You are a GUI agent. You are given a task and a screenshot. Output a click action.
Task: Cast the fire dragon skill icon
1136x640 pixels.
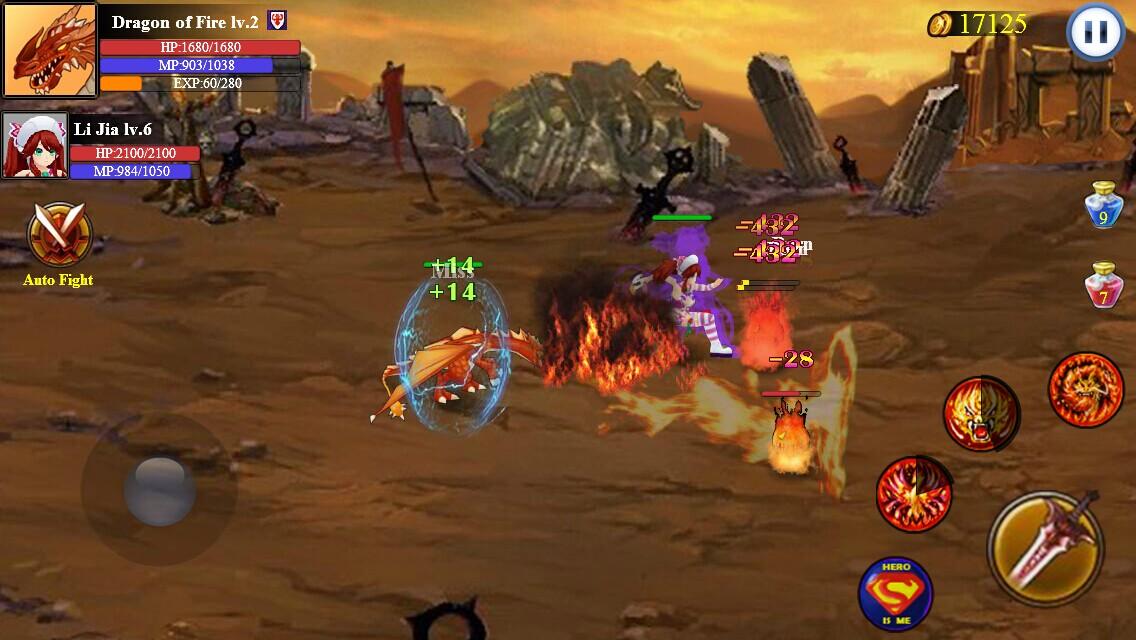click(x=1085, y=389)
